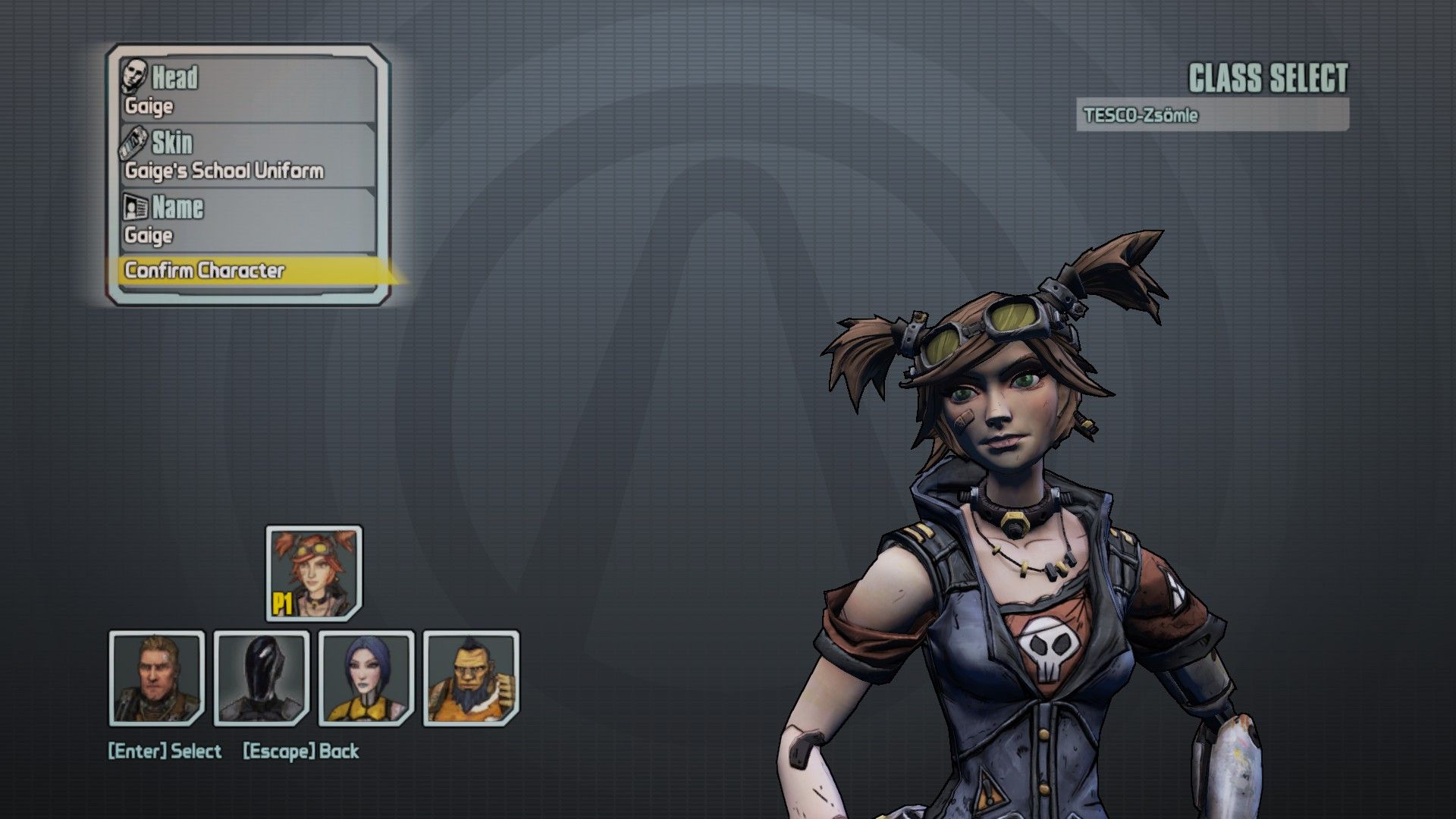
Task: Edit the character Name entry
Action: pos(247,220)
